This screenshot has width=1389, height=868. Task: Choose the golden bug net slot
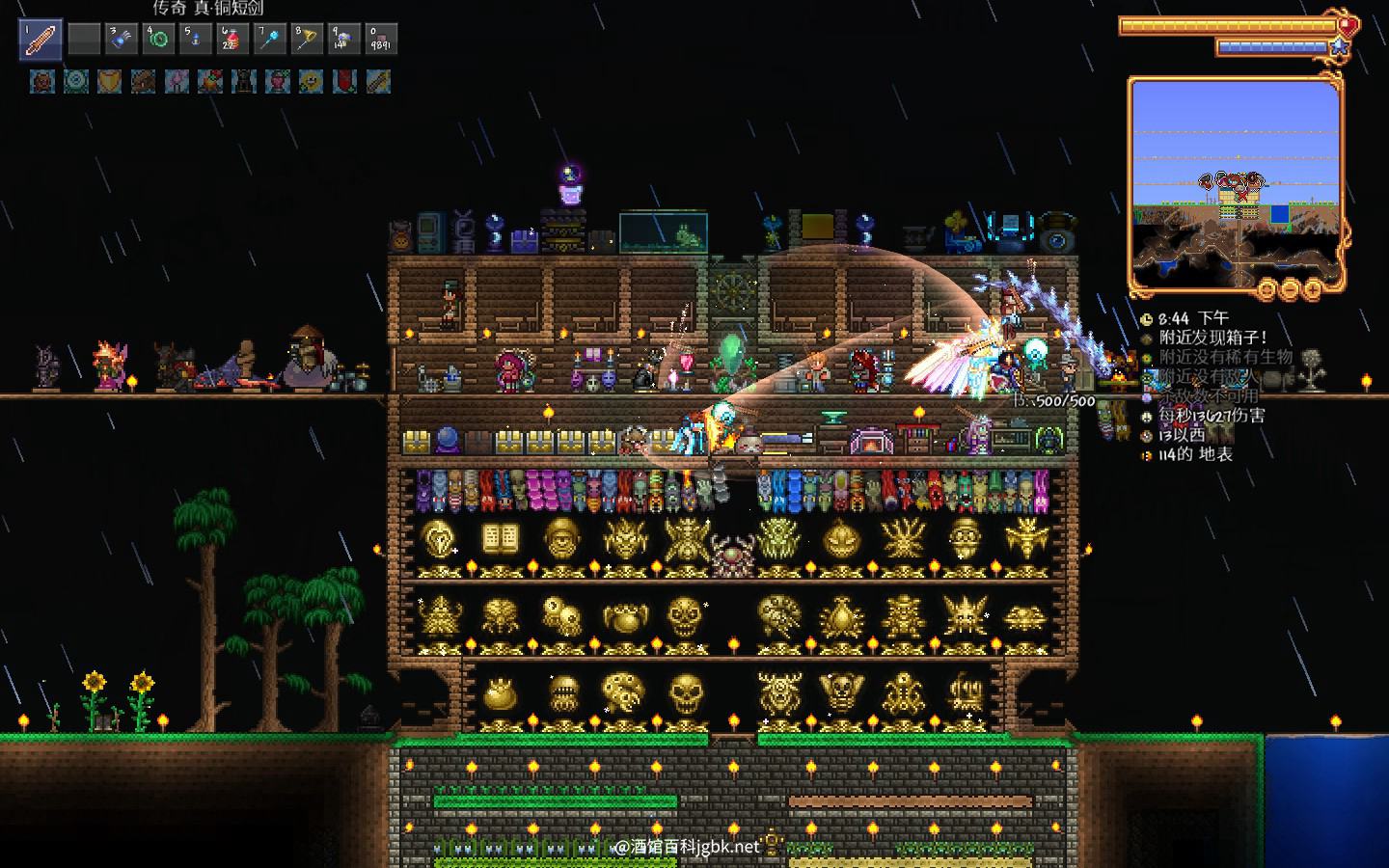(x=307, y=40)
